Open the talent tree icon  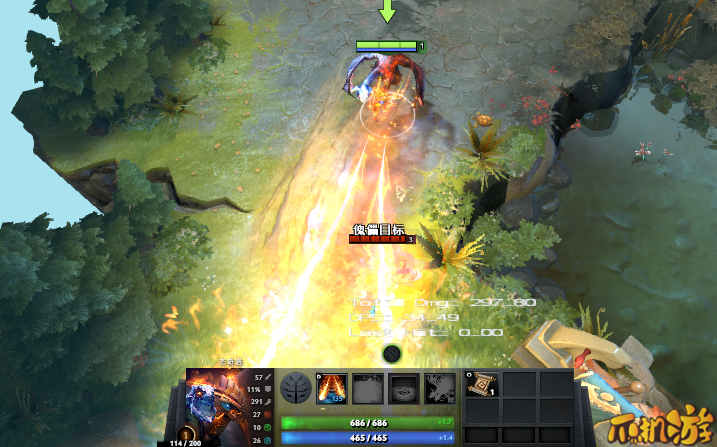point(295,389)
